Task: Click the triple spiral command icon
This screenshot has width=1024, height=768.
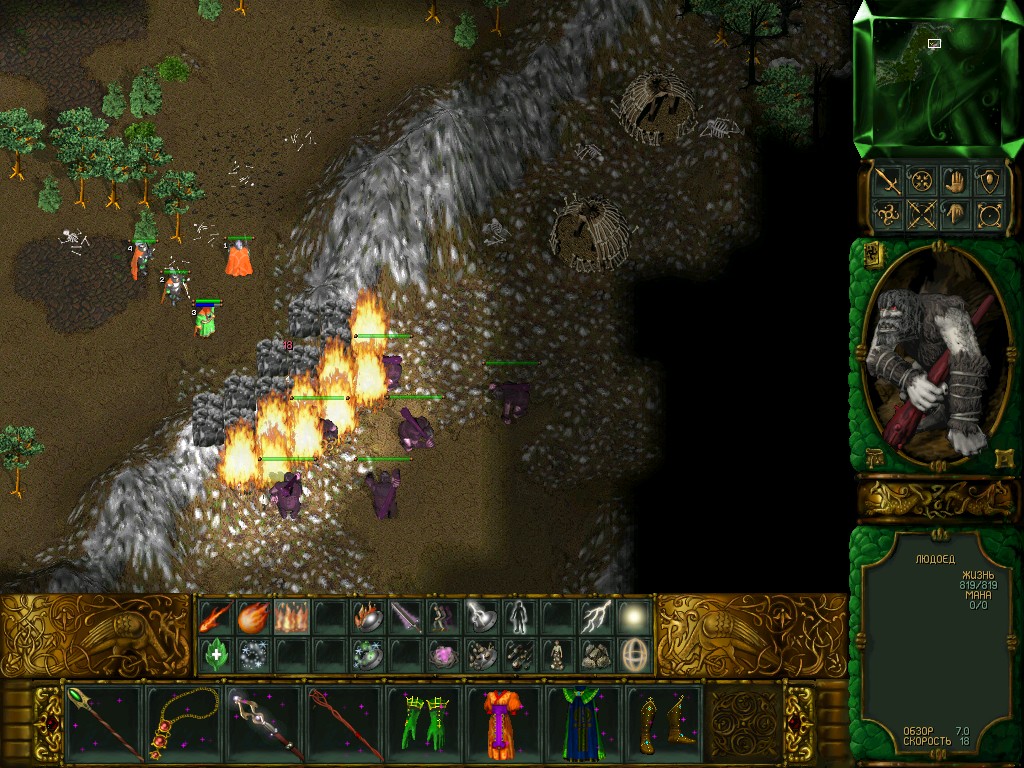Action: [887, 214]
